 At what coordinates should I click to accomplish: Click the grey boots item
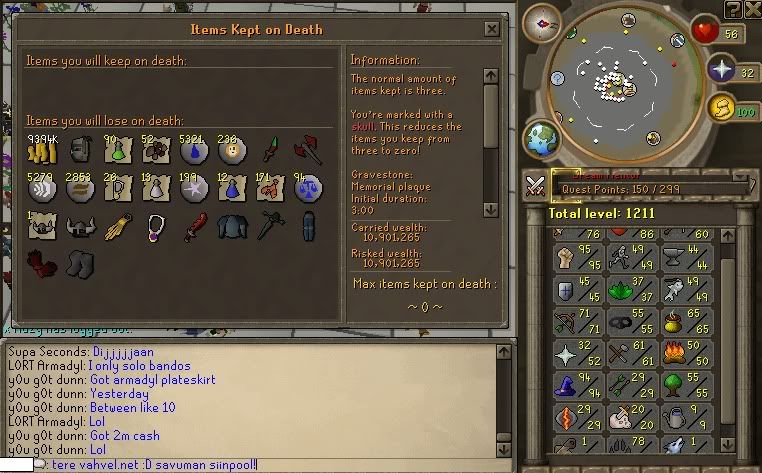81,265
